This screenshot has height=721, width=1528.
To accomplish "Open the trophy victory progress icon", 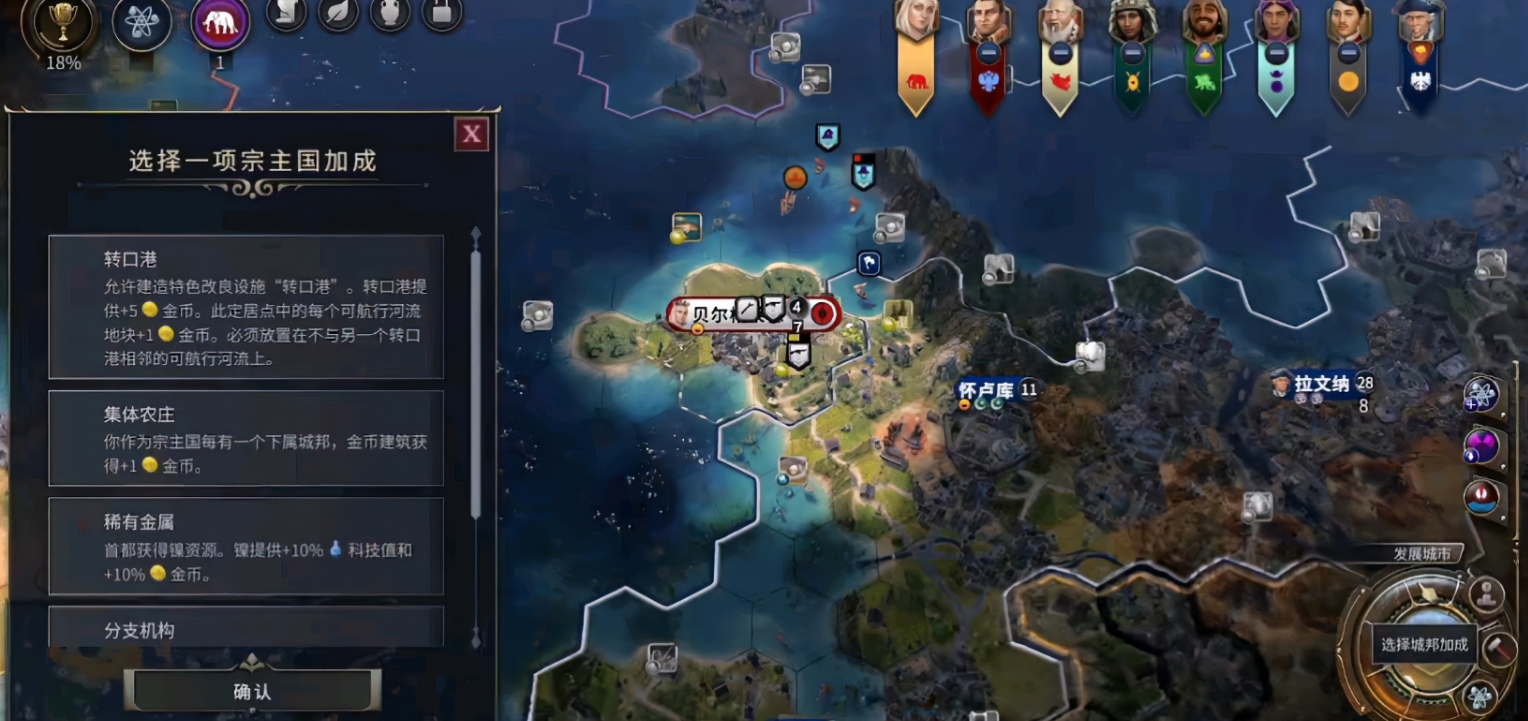I will [62, 22].
